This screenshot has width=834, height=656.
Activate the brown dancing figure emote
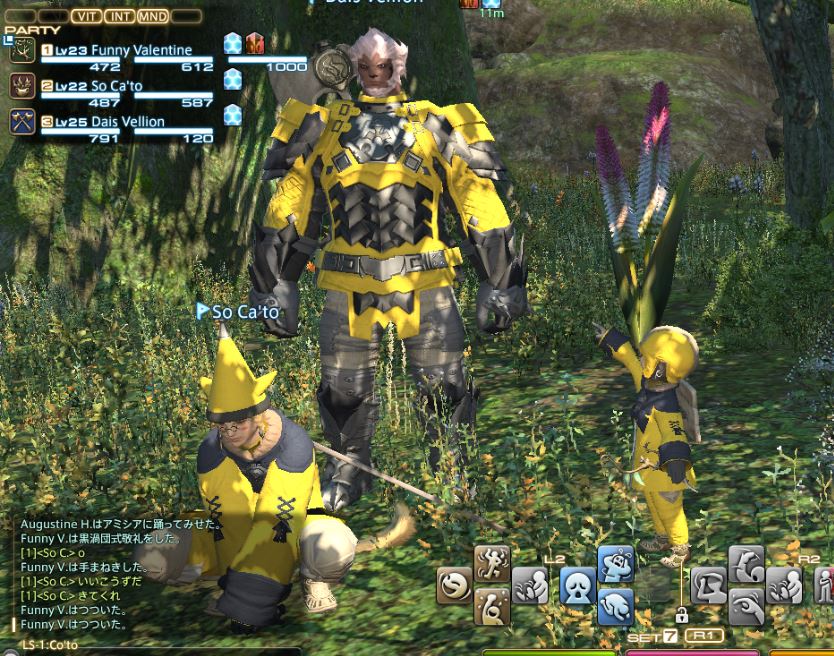(492, 563)
